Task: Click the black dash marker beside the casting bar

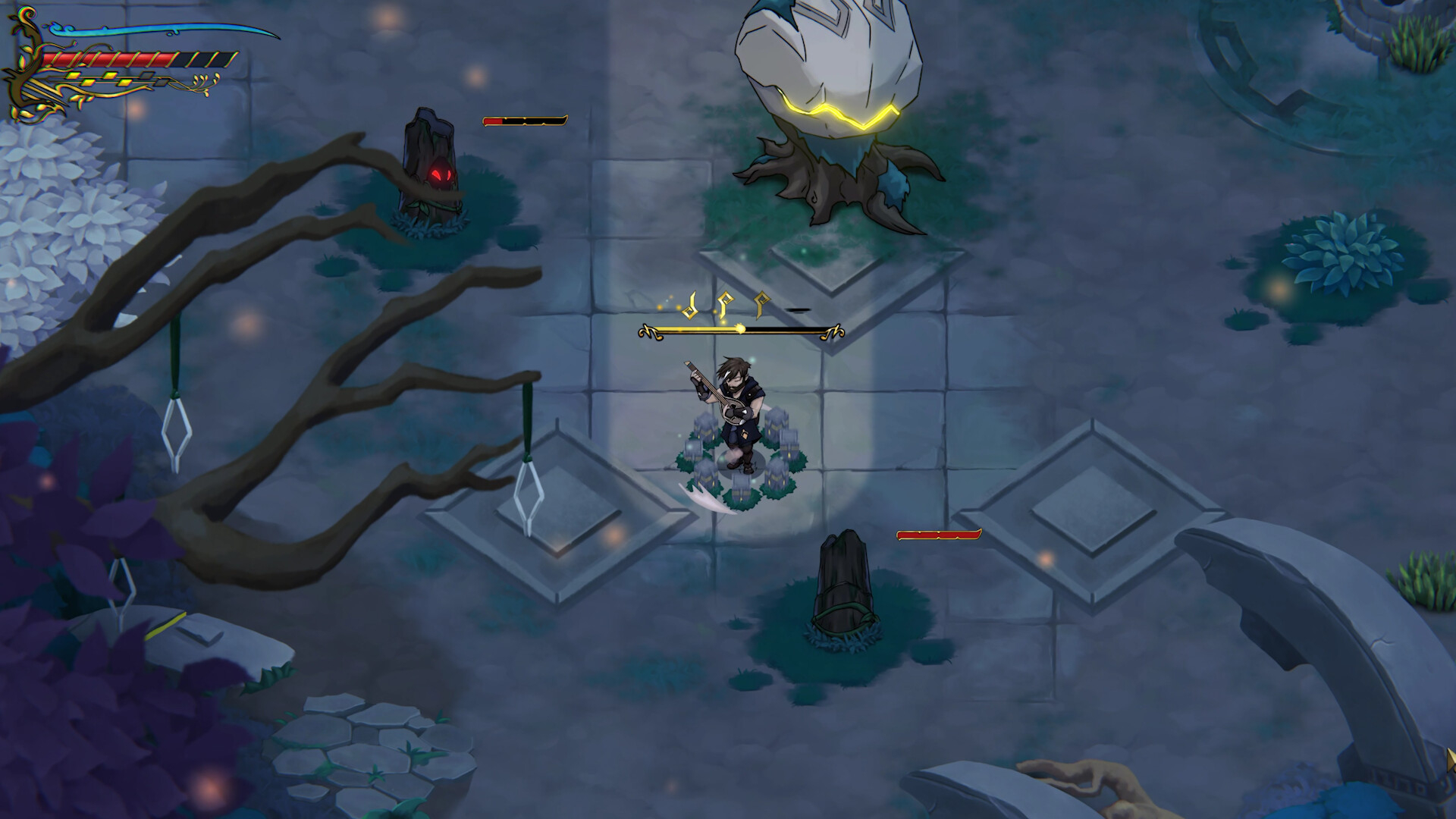Action: pyautogui.click(x=796, y=311)
